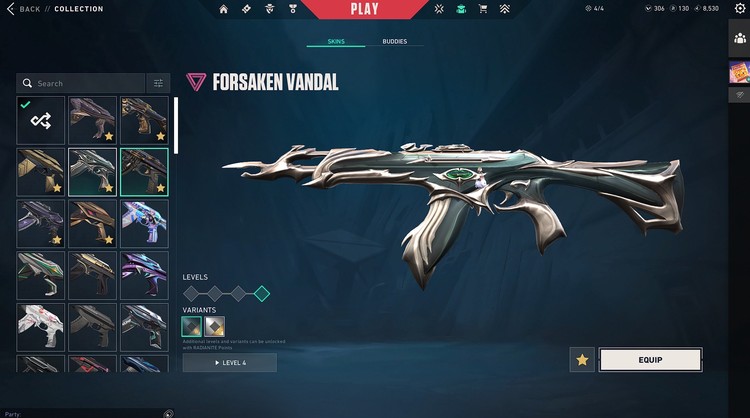Open the store cart icon
750x418 pixels.
point(484,9)
